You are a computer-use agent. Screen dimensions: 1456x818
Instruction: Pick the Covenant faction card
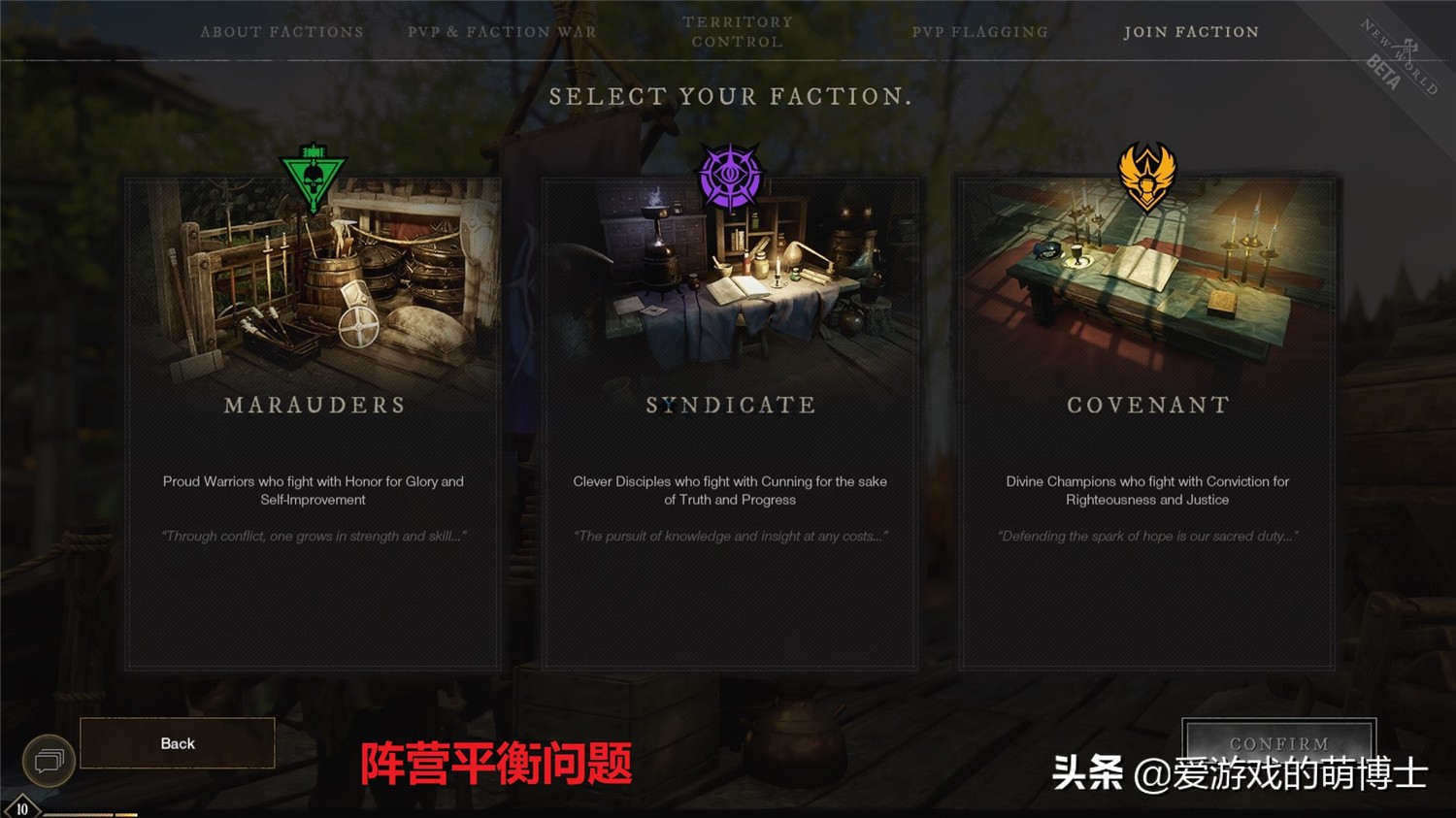[x=1147, y=422]
